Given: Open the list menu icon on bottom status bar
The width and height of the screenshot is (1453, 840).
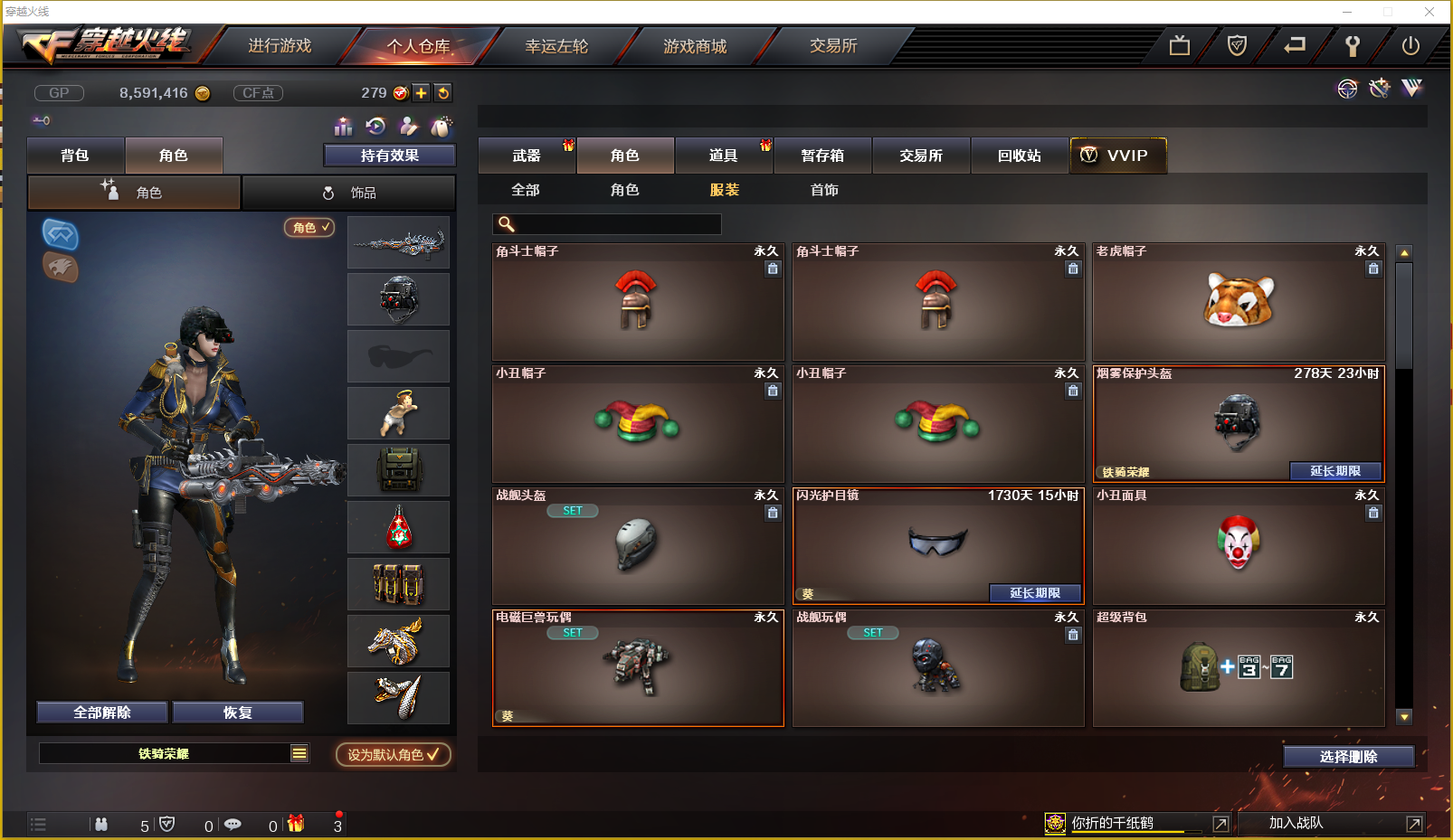Looking at the screenshot, I should 38,824.
